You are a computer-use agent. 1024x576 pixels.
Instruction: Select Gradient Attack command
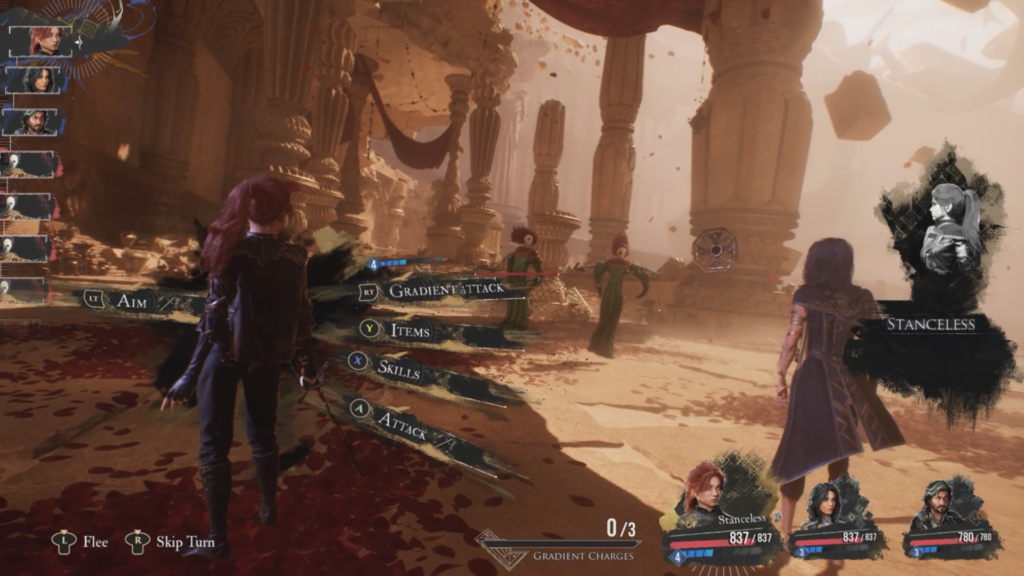444,290
